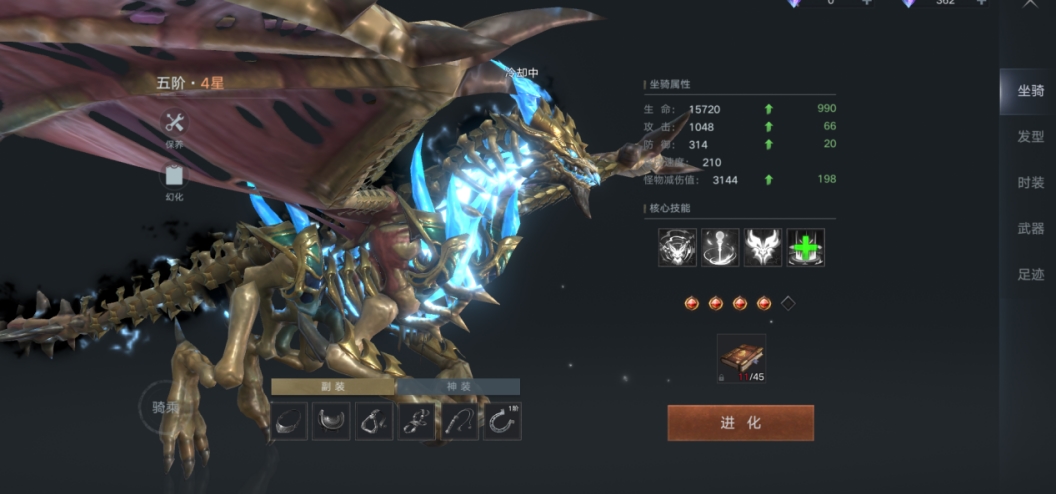The image size is (1056, 494).
Task: Select the 时装 fashion tab
Action: pyautogui.click(x=1030, y=183)
